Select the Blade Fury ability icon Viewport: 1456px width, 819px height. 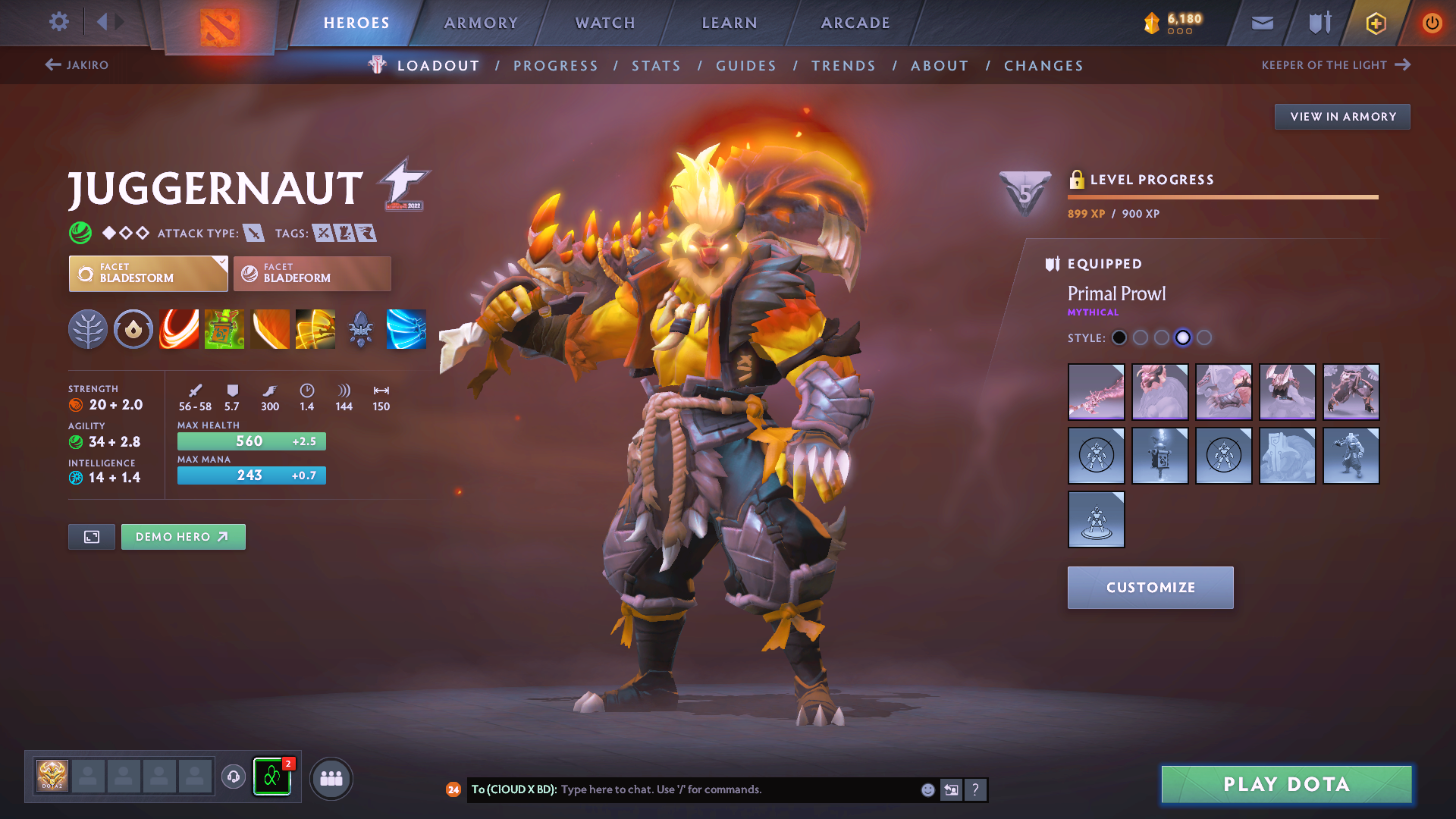[178, 329]
